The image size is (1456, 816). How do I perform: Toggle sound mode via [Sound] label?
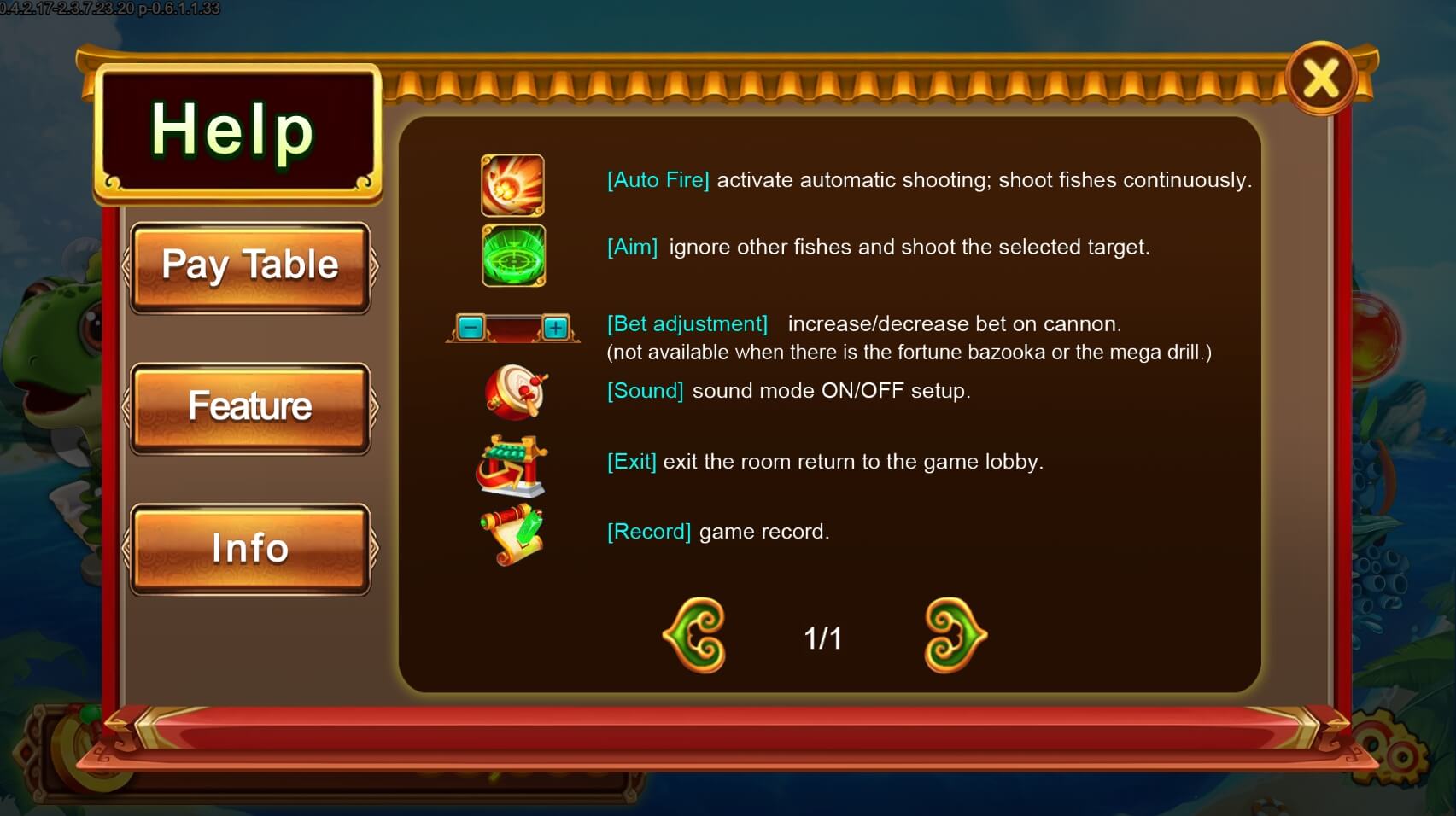pos(644,391)
